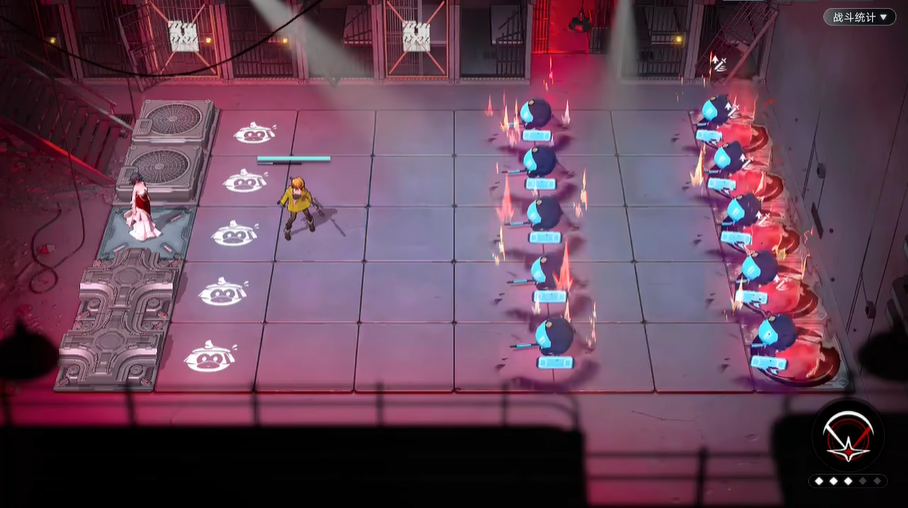Activate the red circular skill emblem

(x=847, y=438)
